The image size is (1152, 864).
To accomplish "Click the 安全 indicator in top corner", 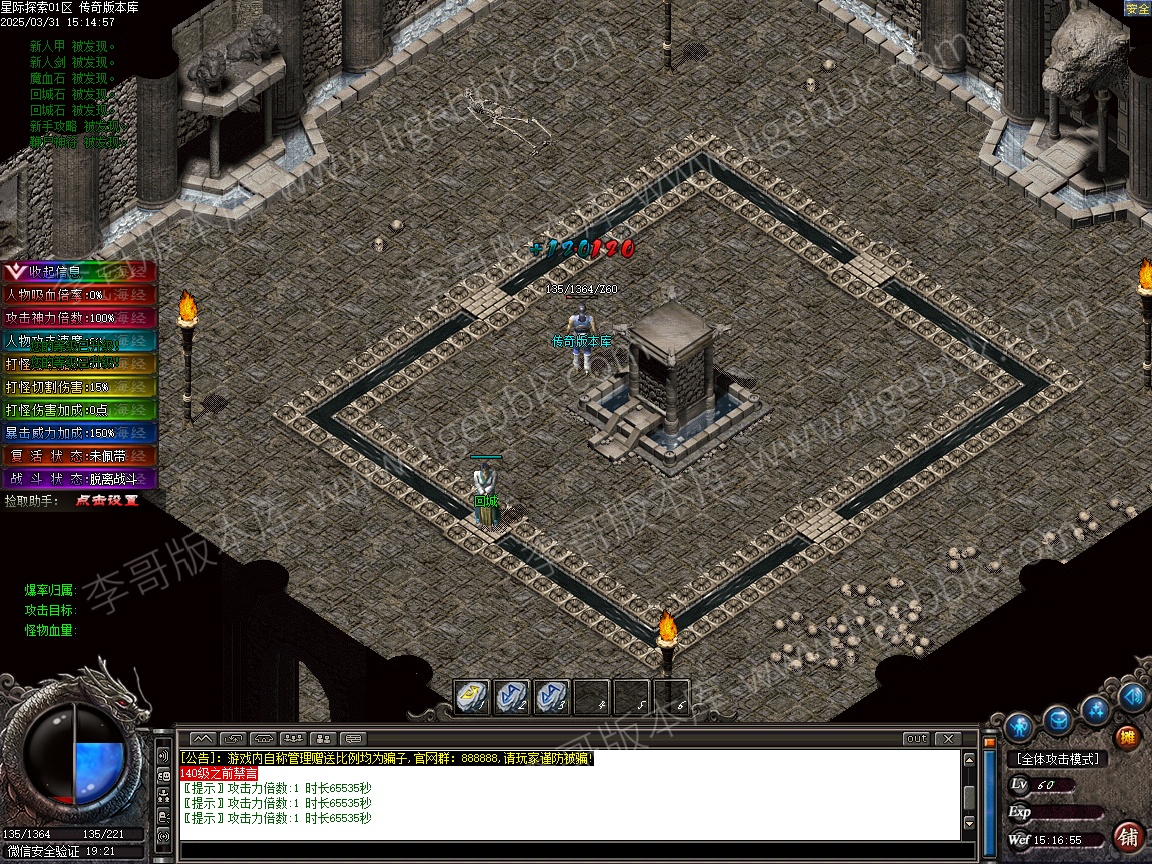I will tap(1137, 8).
